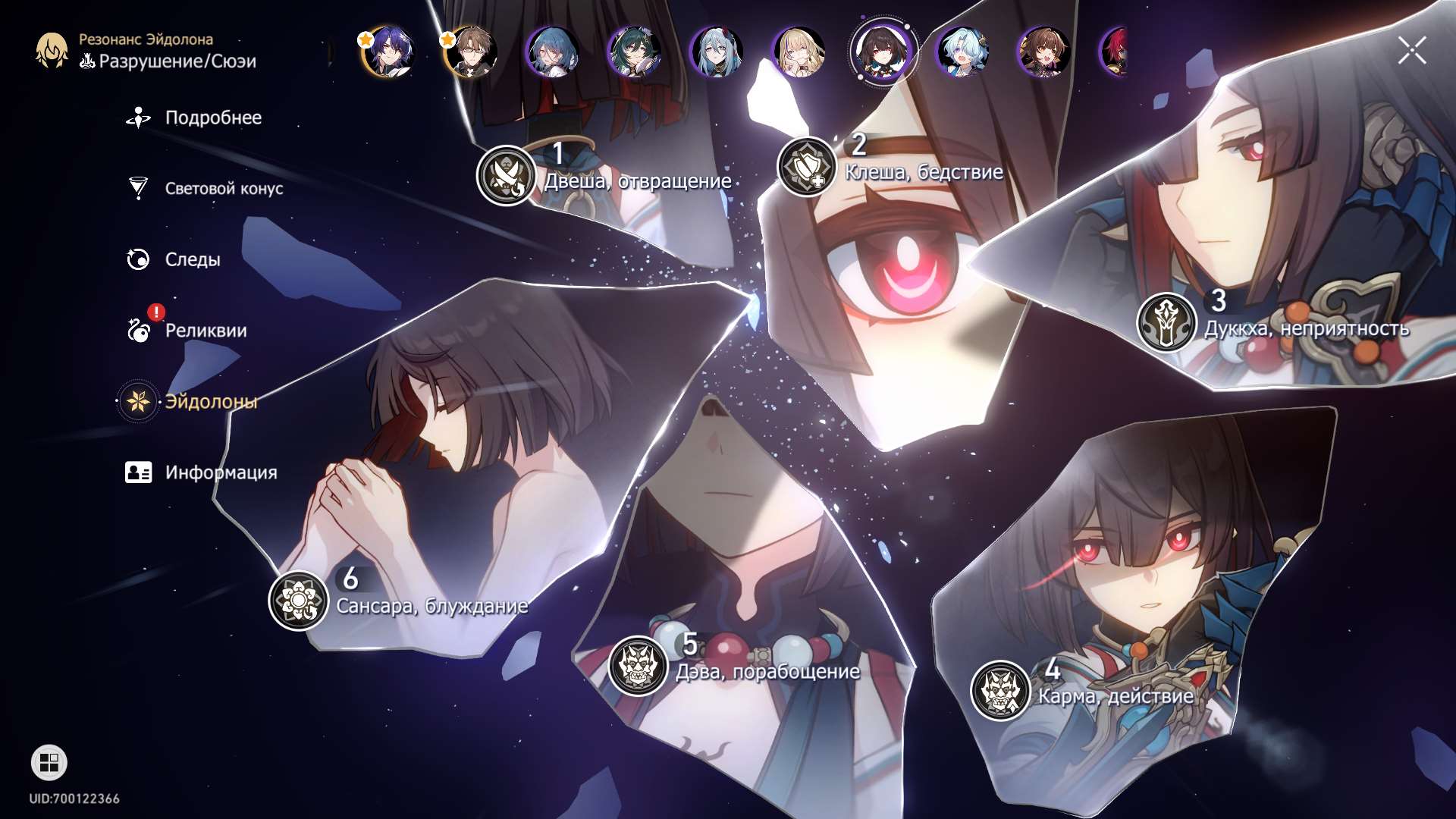Open the Eidolon 3 node «Дуккха, неприятность»
The width and height of the screenshot is (1456, 819).
tap(1168, 318)
